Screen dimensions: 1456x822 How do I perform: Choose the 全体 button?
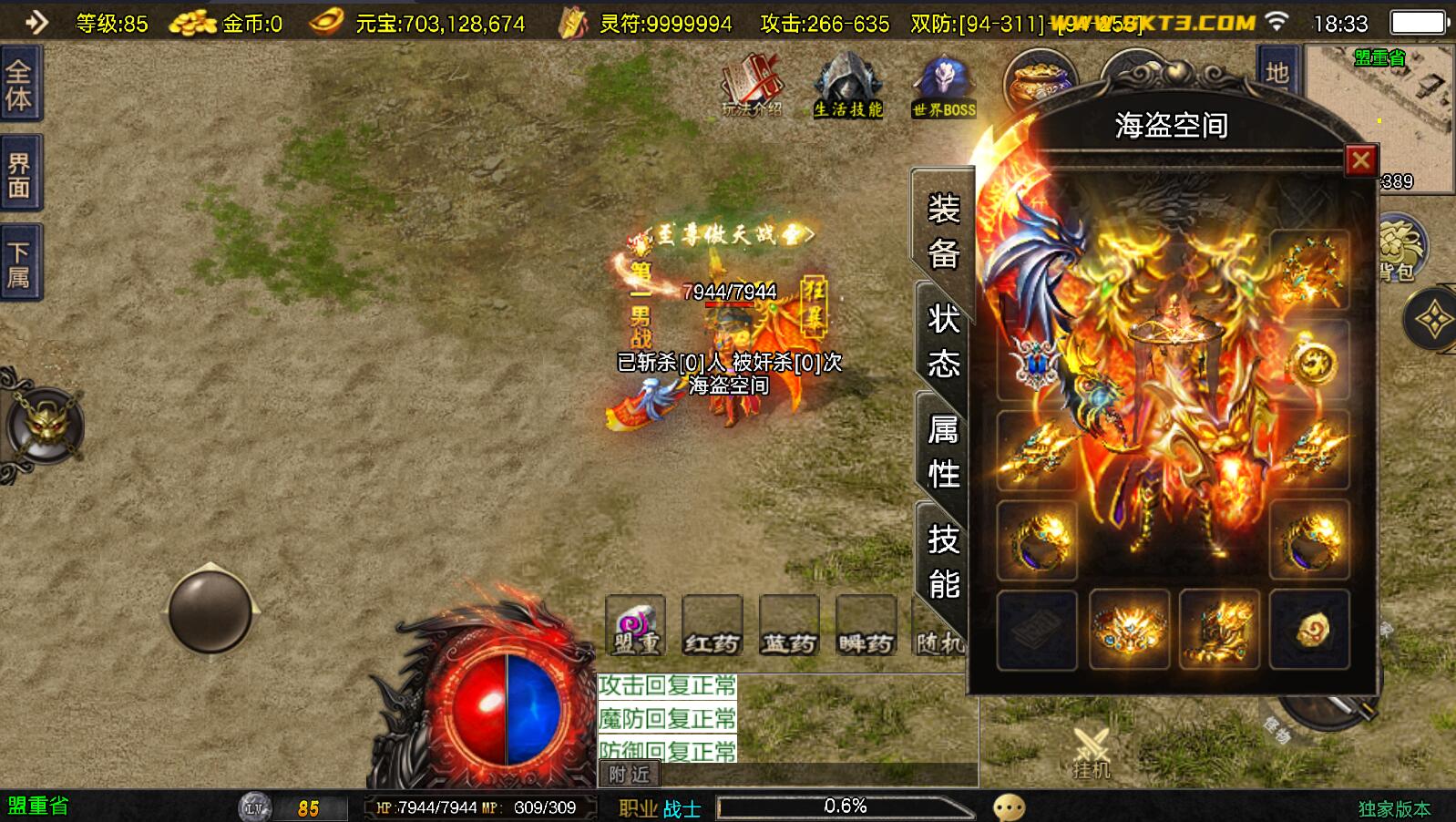pos(19,85)
